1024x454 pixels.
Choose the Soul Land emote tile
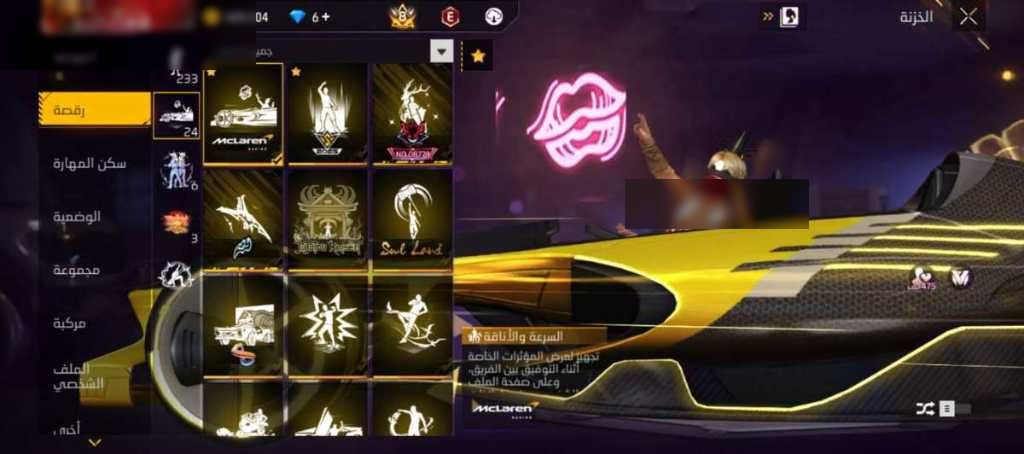point(411,217)
